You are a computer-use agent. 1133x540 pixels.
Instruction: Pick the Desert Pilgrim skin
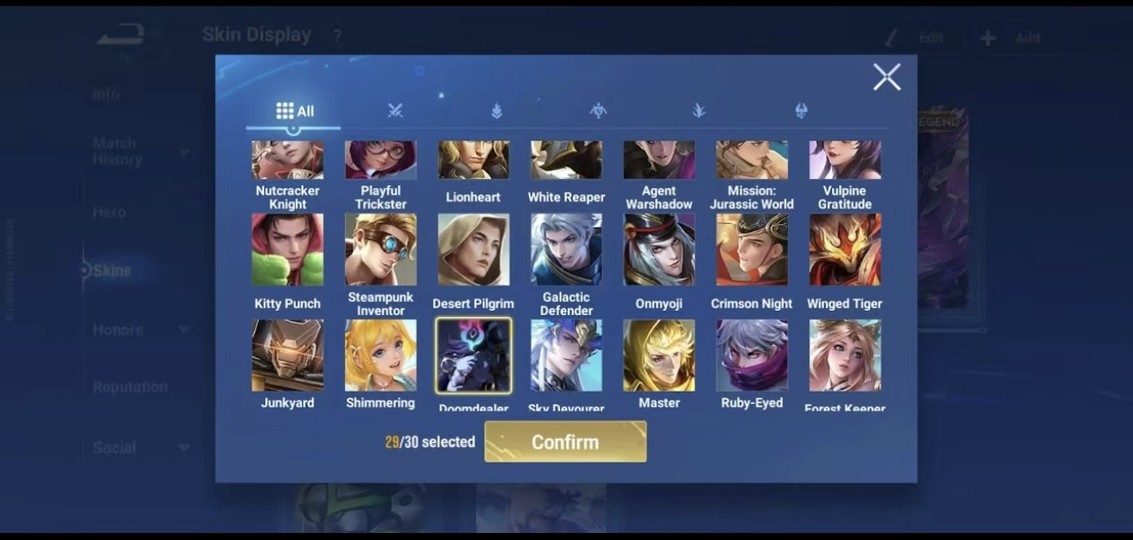point(473,250)
